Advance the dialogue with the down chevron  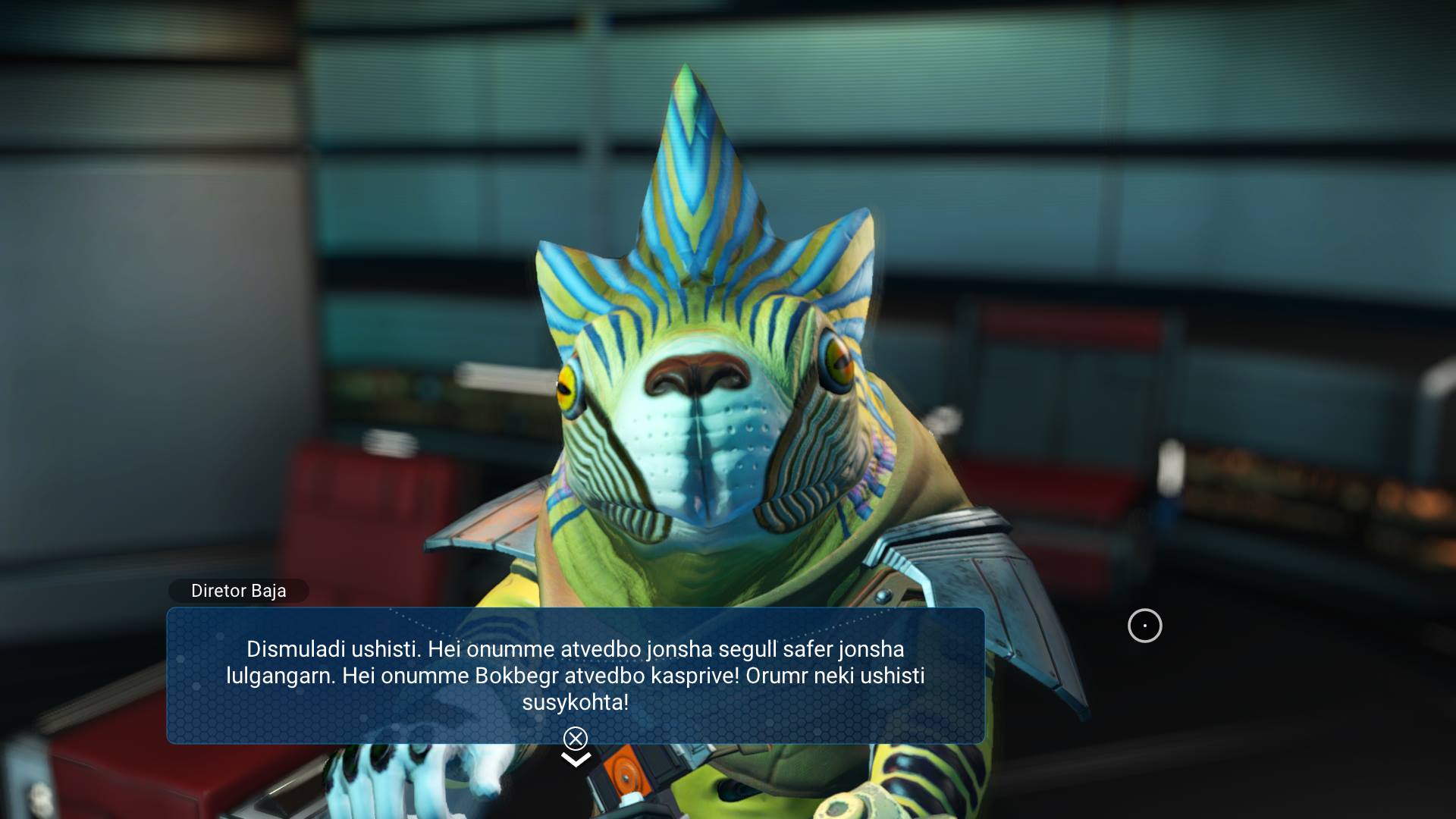pos(576,758)
